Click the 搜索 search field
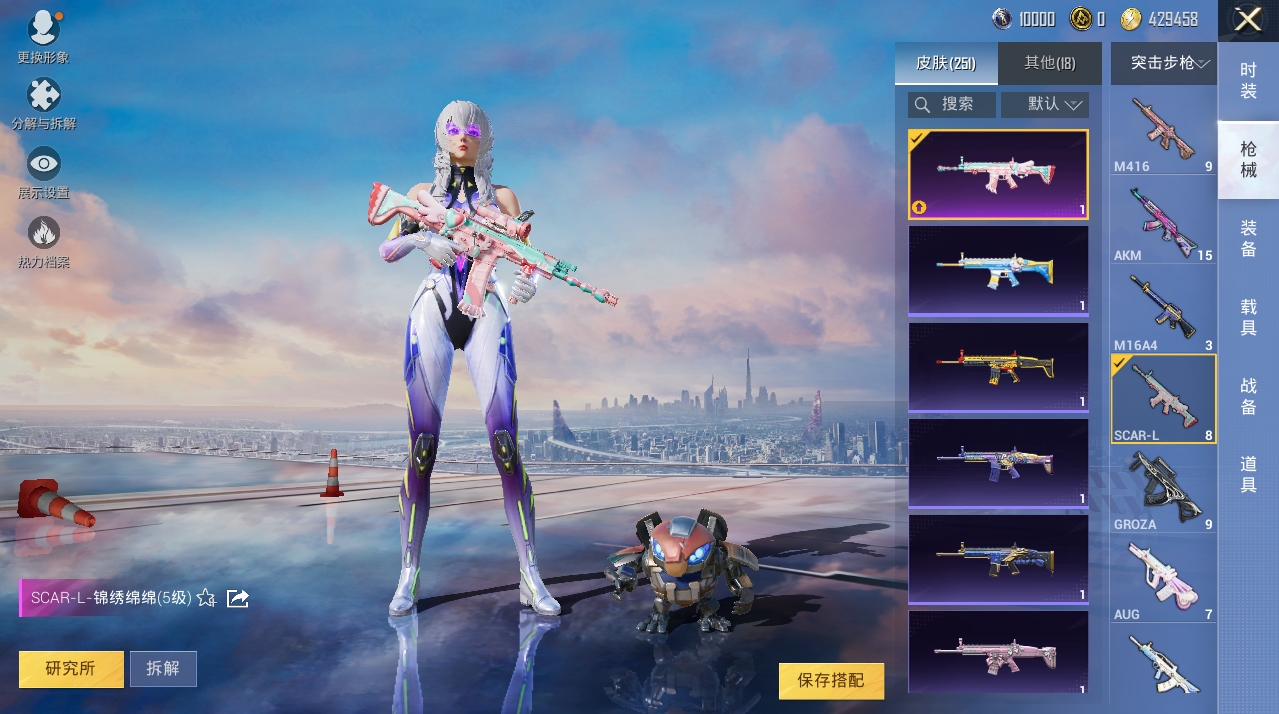 pyautogui.click(x=952, y=104)
